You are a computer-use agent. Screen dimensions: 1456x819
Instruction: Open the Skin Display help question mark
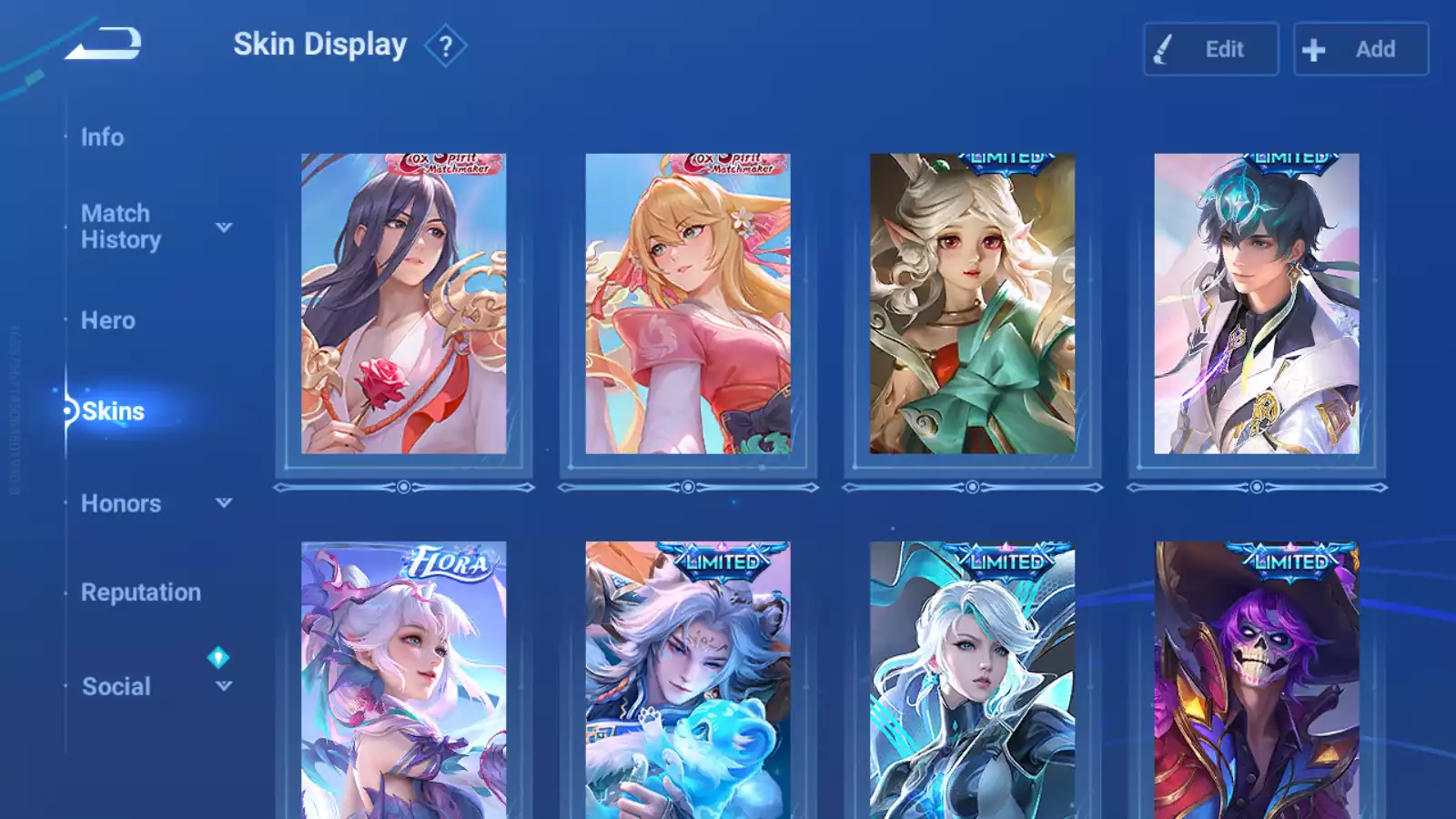click(x=445, y=46)
